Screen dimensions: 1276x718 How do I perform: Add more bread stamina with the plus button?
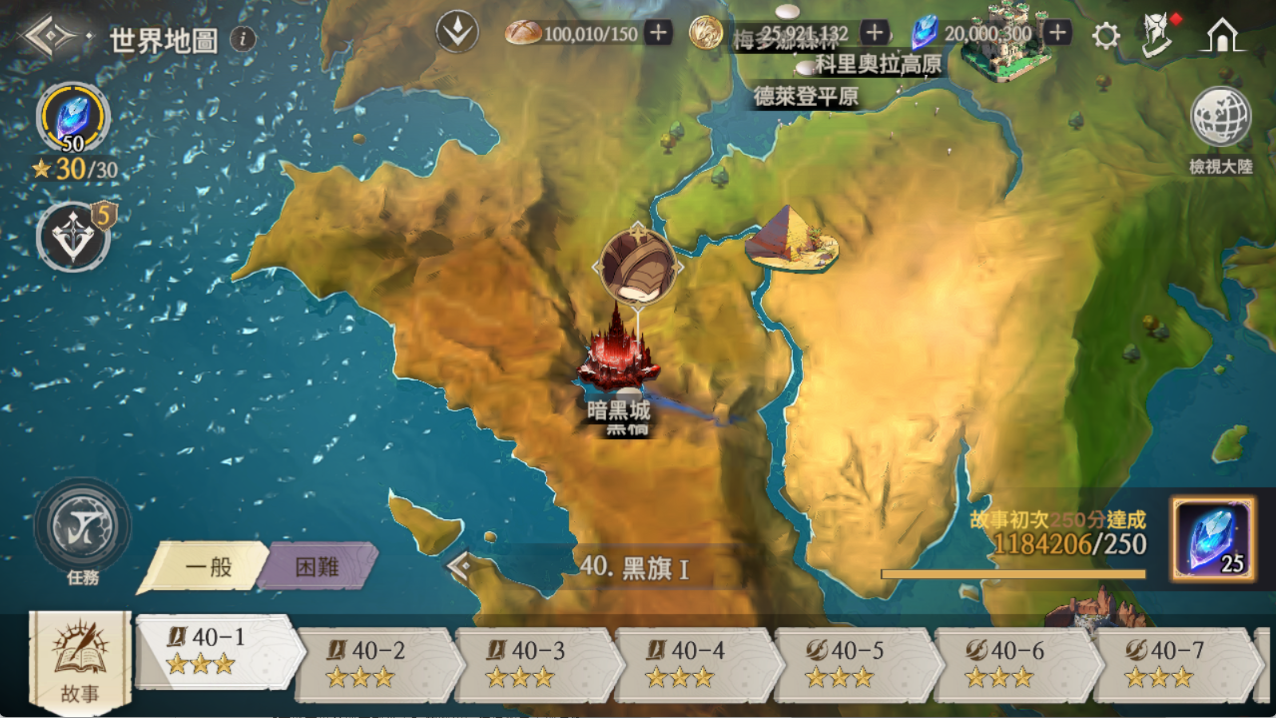(658, 33)
